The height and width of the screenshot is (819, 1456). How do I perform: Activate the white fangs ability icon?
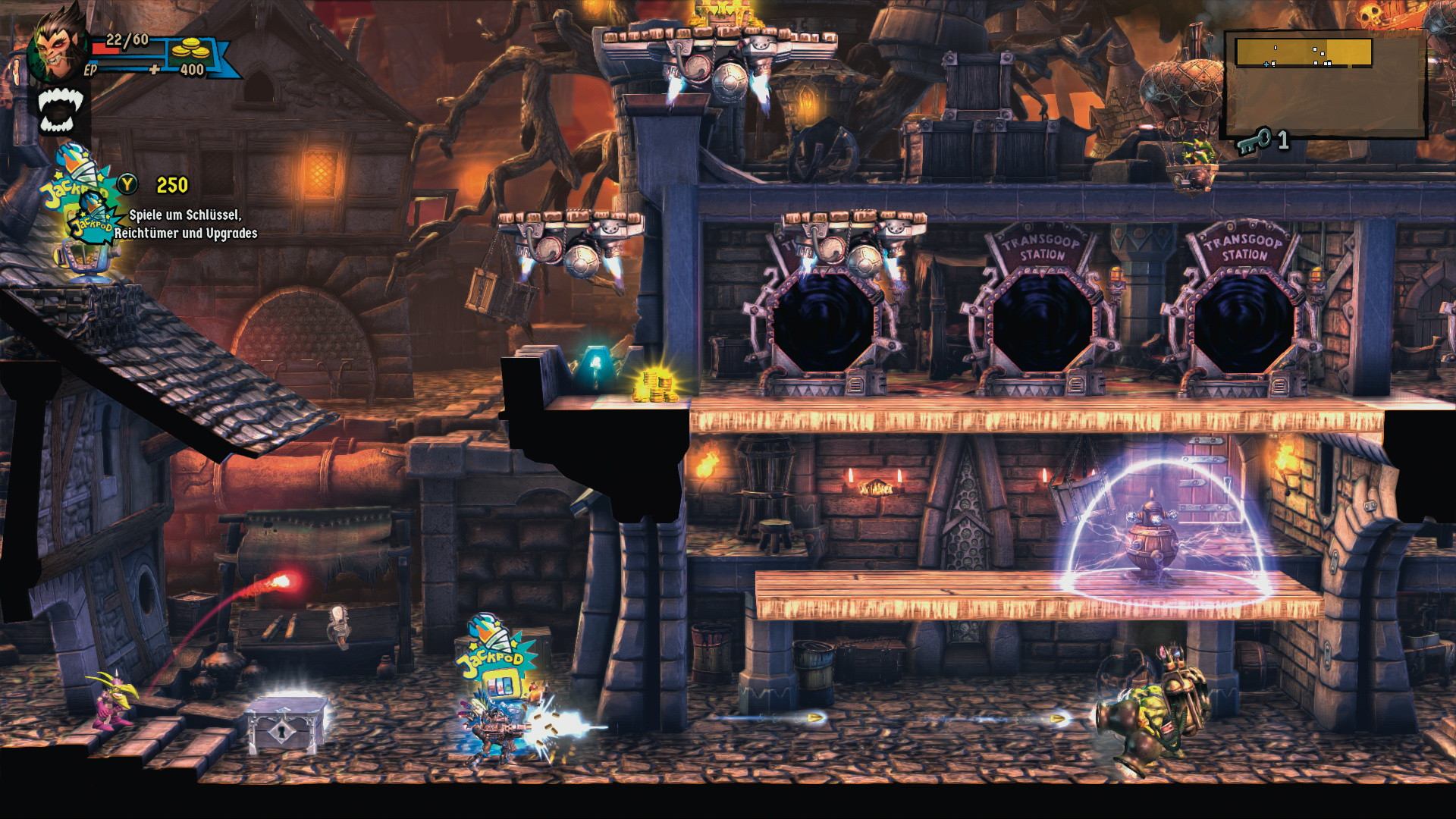coord(60,111)
